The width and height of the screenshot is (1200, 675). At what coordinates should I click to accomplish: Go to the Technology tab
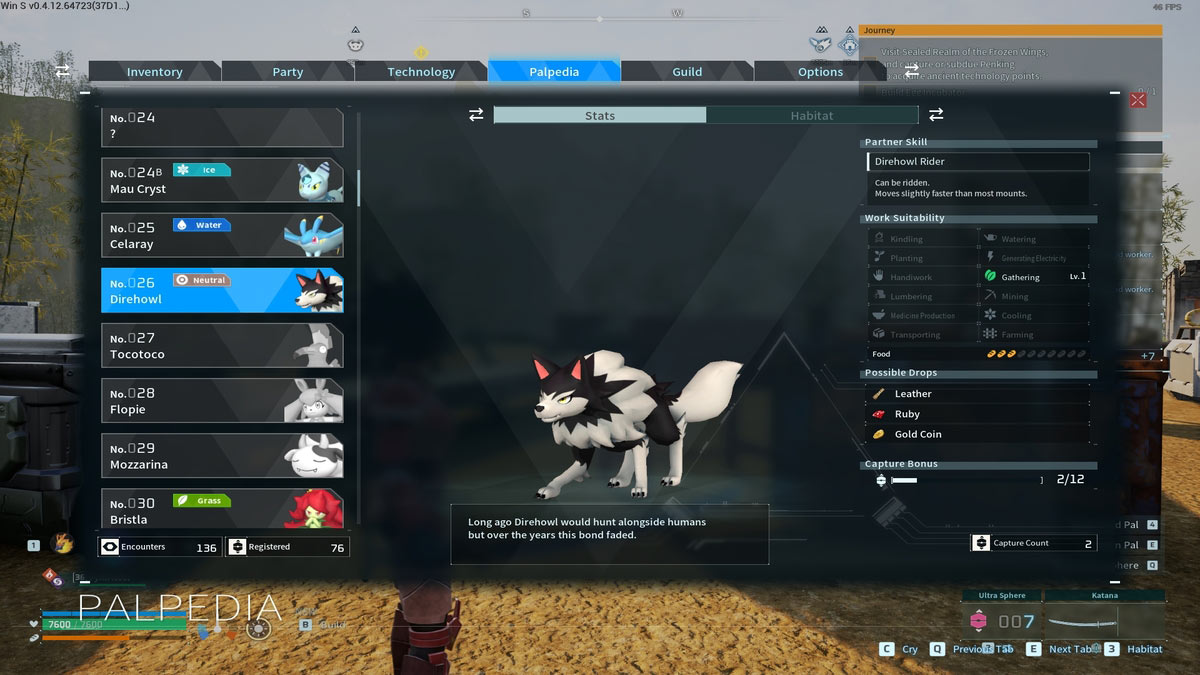click(421, 72)
